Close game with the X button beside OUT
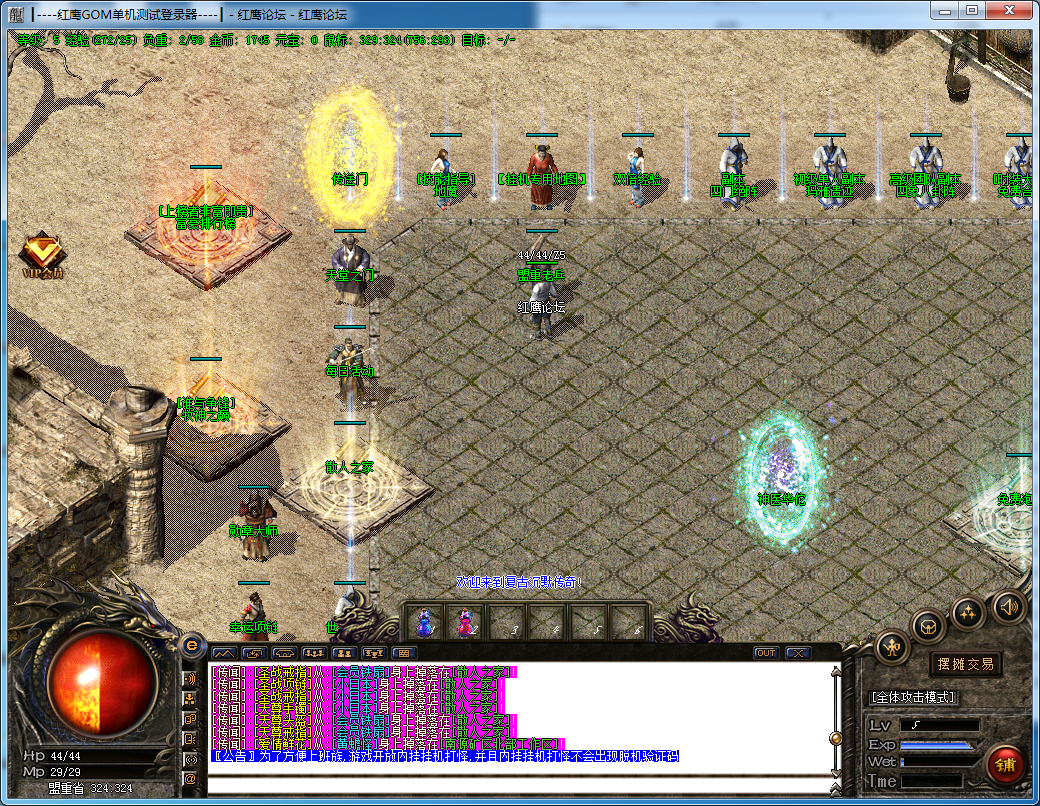The image size is (1040, 806). tap(797, 653)
